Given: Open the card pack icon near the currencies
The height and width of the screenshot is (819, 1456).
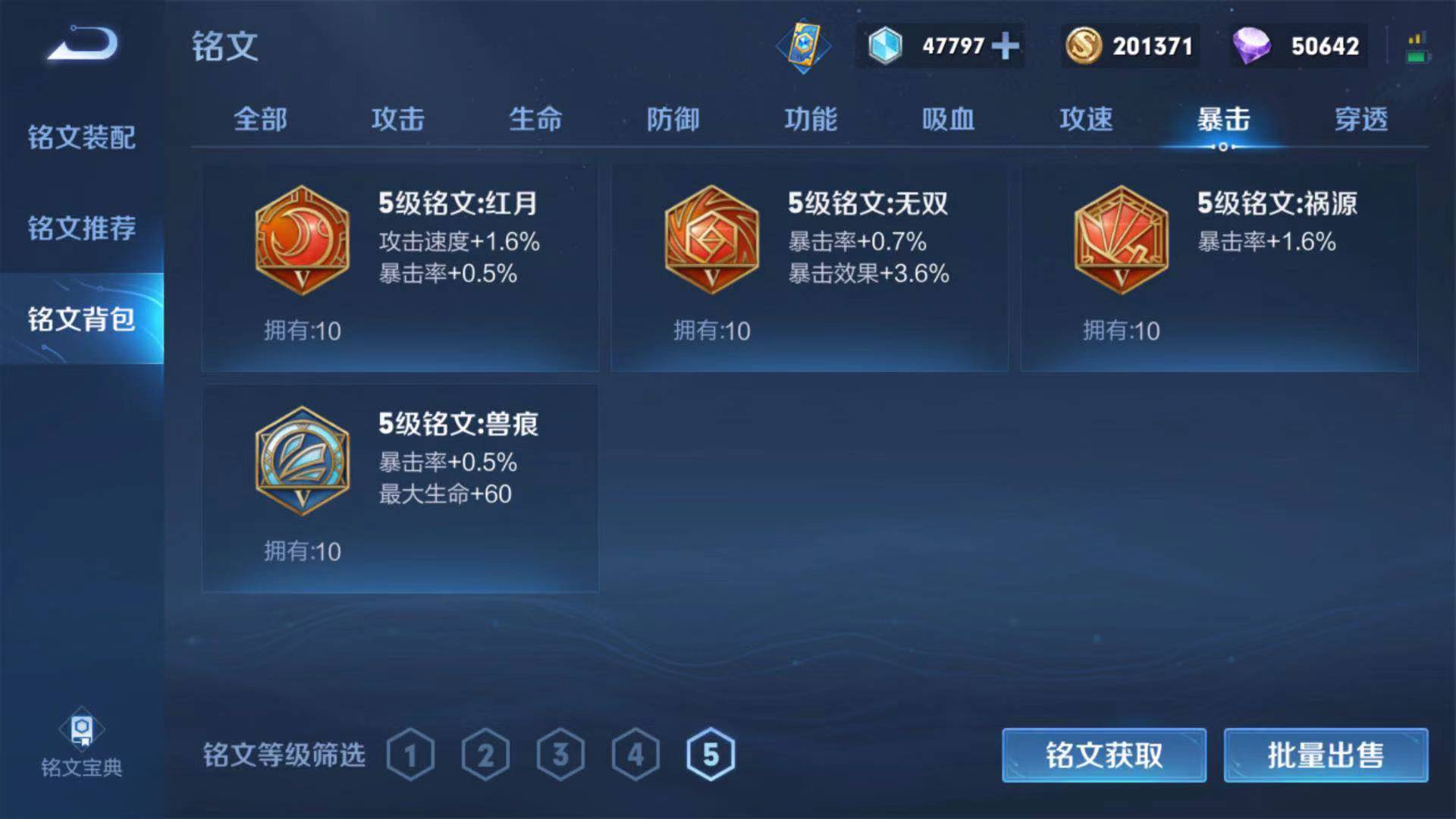Looking at the screenshot, I should pos(805,45).
